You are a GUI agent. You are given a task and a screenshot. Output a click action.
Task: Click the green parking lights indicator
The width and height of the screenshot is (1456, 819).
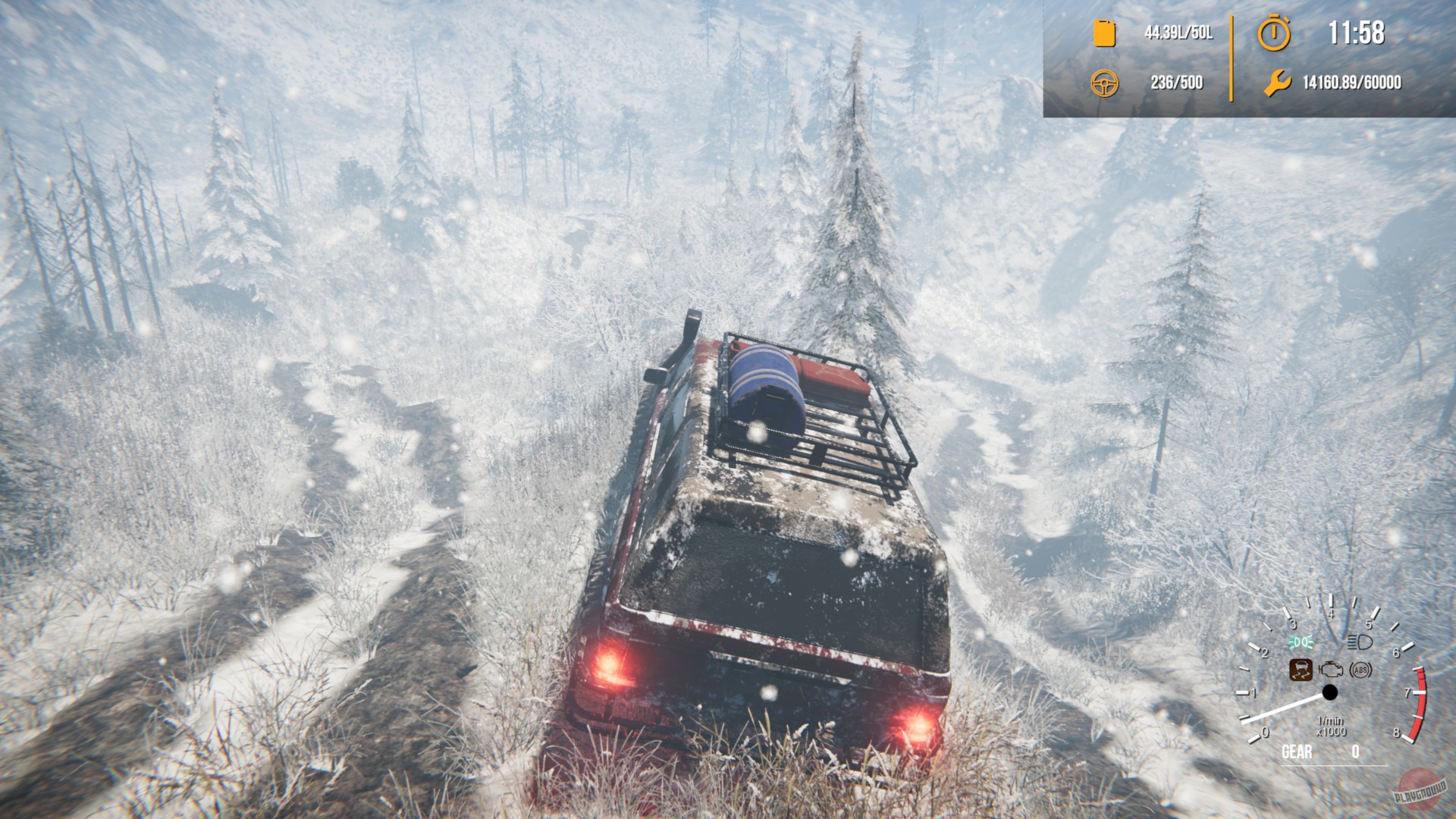[1301, 642]
